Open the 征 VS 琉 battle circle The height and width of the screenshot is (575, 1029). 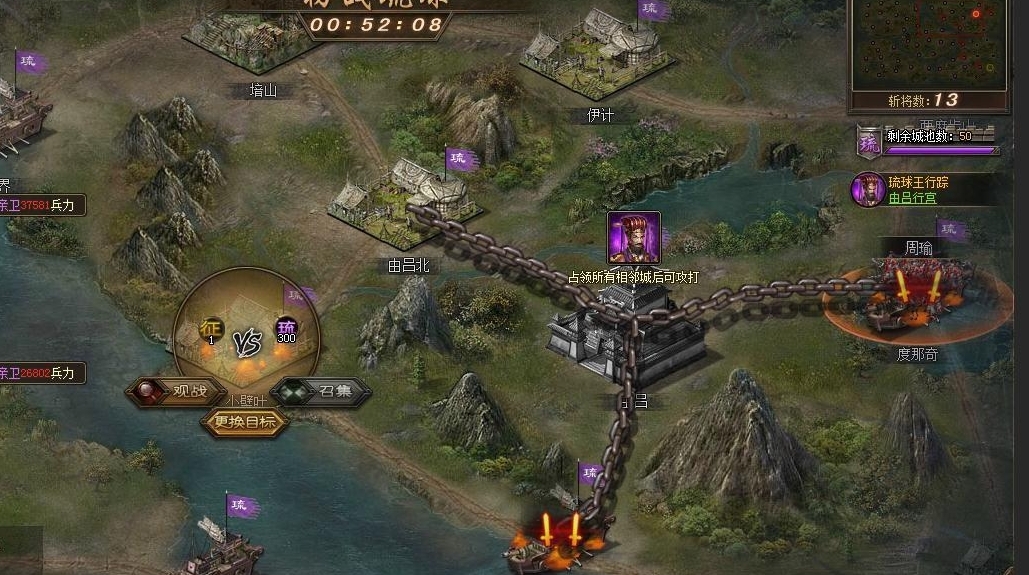247,335
